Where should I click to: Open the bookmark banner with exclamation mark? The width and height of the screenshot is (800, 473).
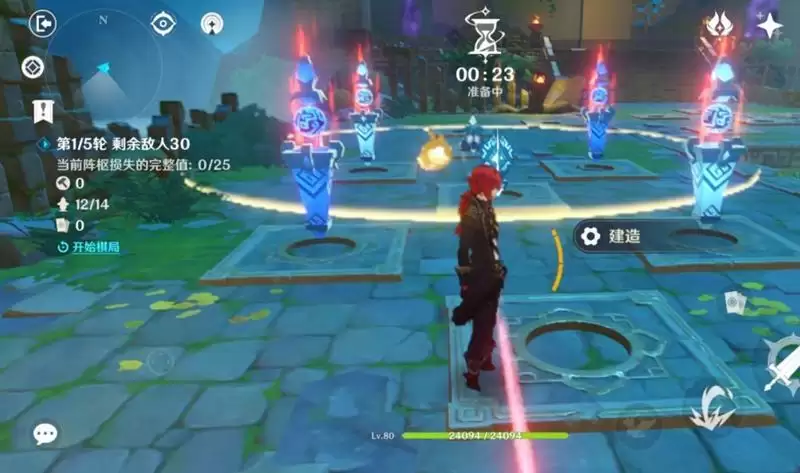(42, 110)
